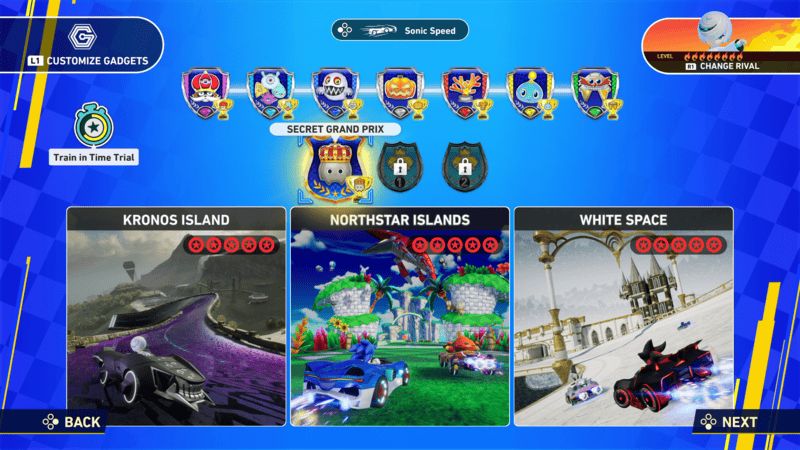Proceed with the Next button

pos(730,422)
